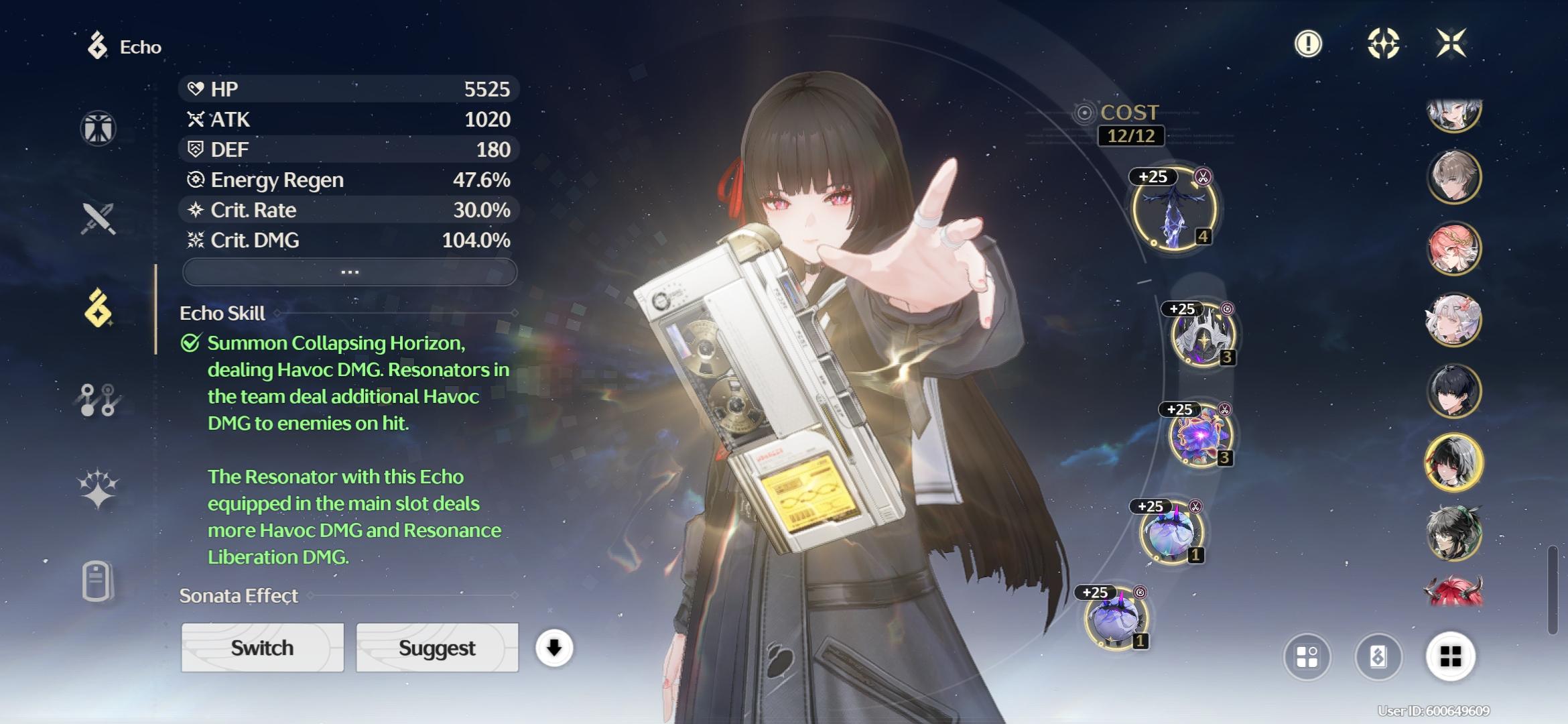The height and width of the screenshot is (724, 1568).
Task: Close the Echo screen with the X
Action: [1451, 44]
